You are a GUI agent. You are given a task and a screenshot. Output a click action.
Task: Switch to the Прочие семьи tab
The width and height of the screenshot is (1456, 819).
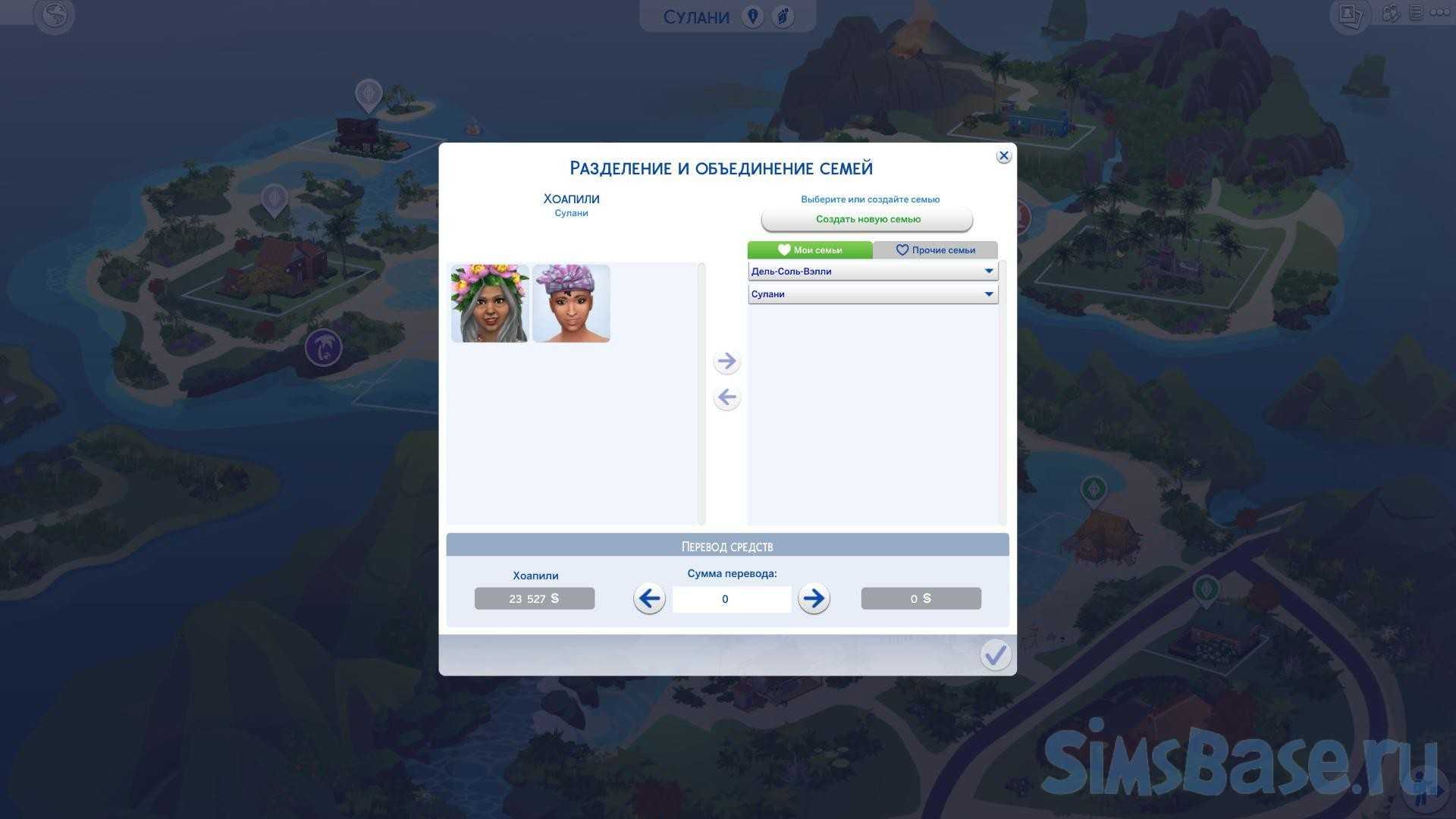935,249
